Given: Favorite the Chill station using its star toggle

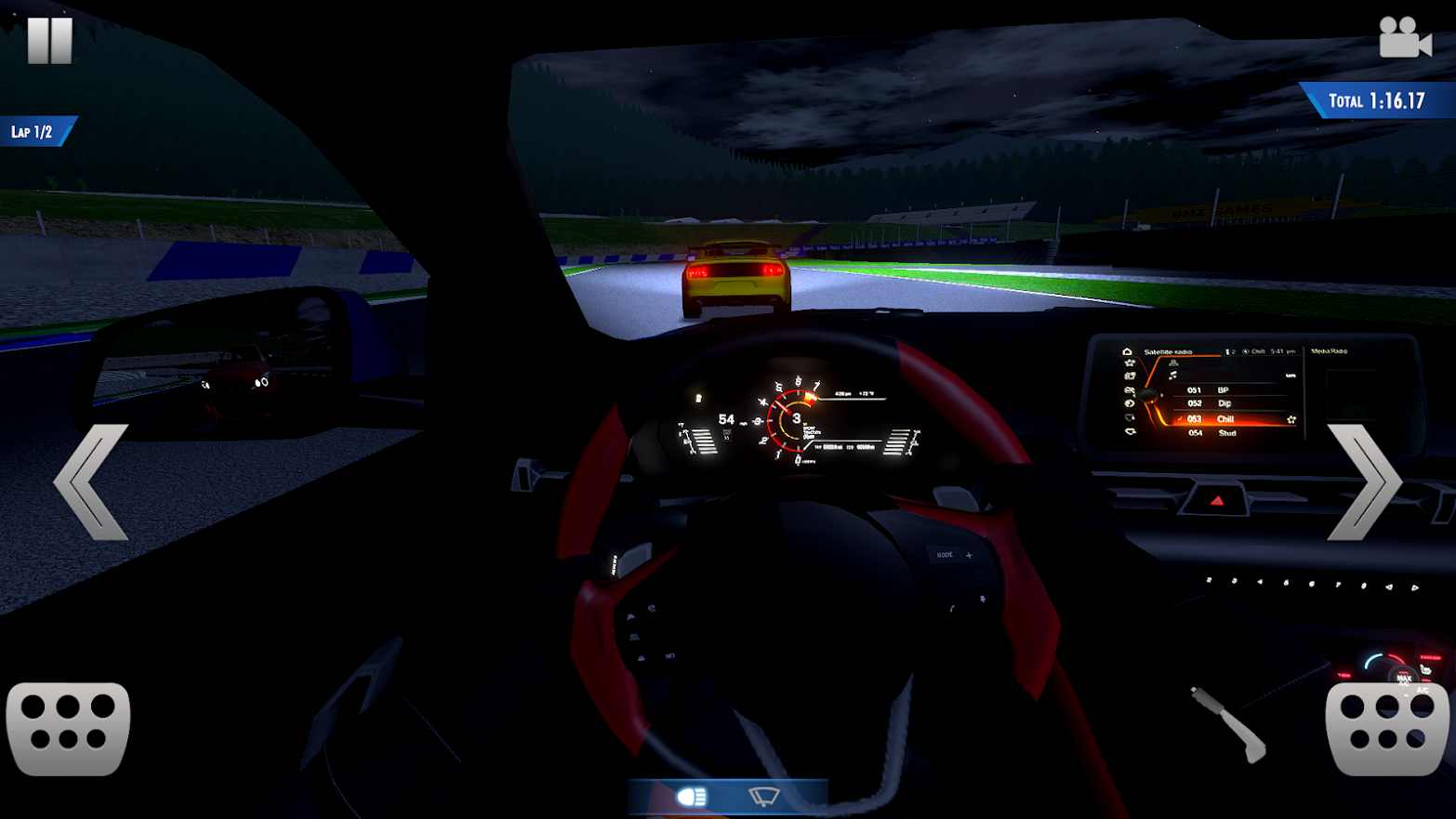Looking at the screenshot, I should pyautogui.click(x=1291, y=420).
